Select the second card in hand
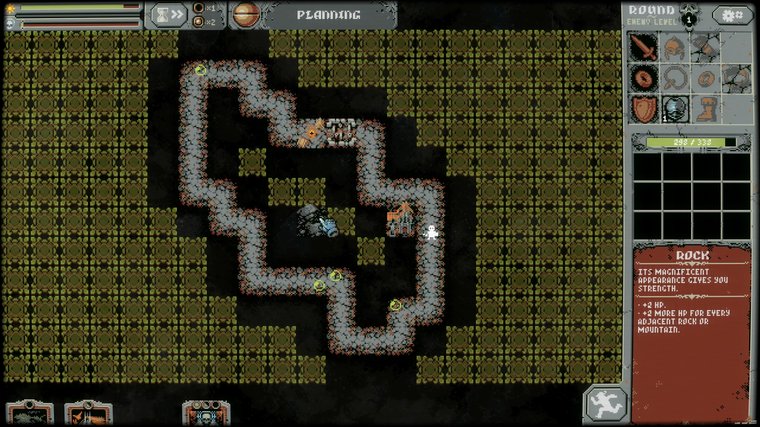The height and width of the screenshot is (427, 760). point(87,413)
